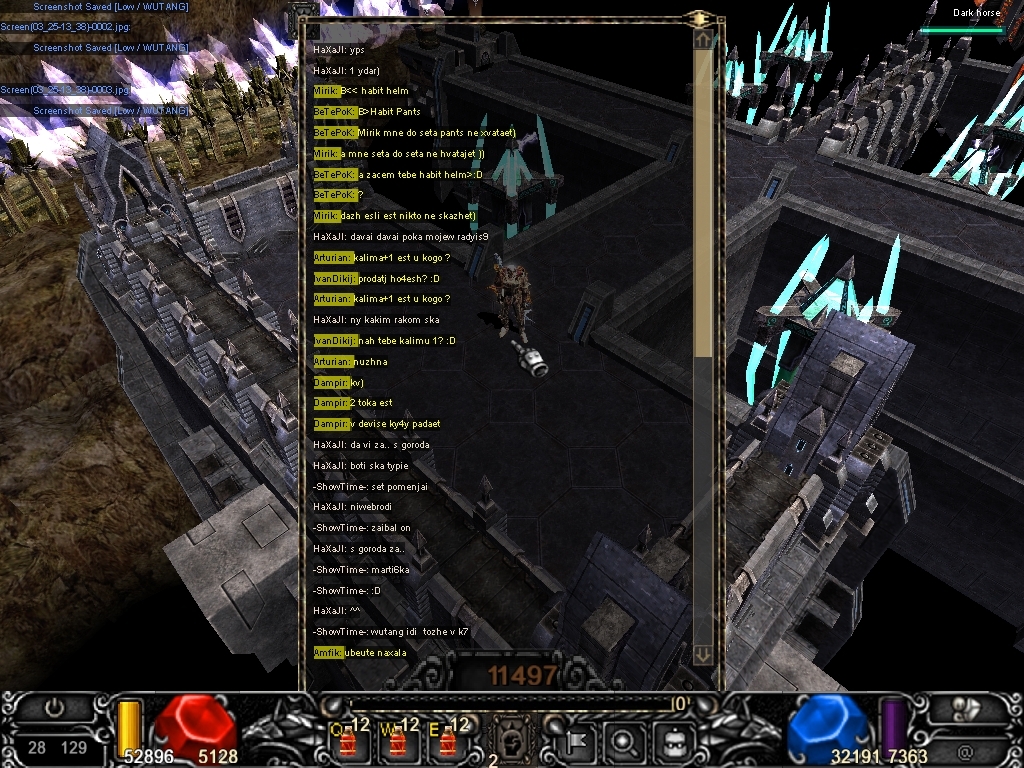
Task: Use the E potion slot
Action: pyautogui.click(x=446, y=741)
